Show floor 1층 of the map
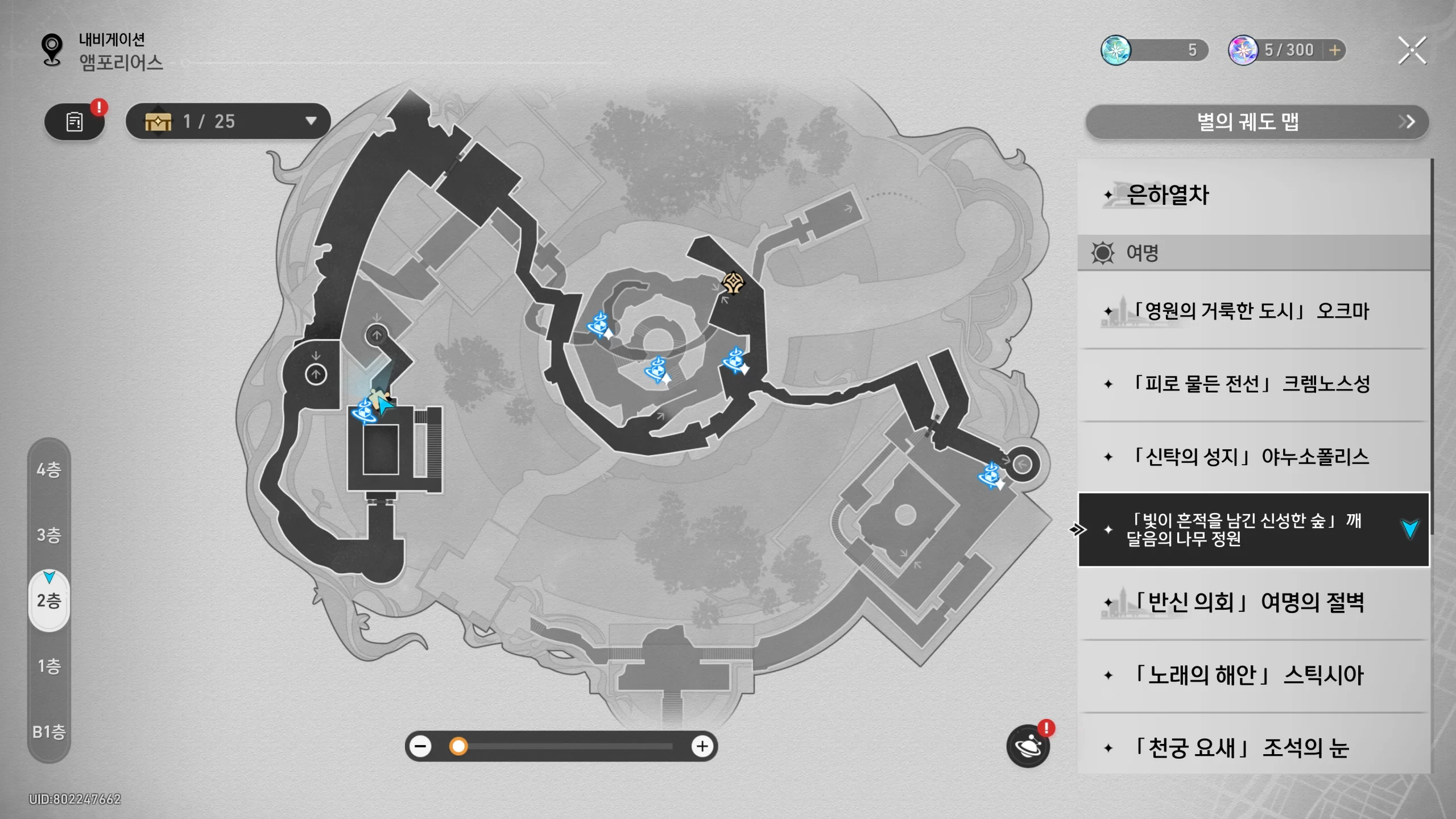The image size is (1456, 819). tap(49, 666)
